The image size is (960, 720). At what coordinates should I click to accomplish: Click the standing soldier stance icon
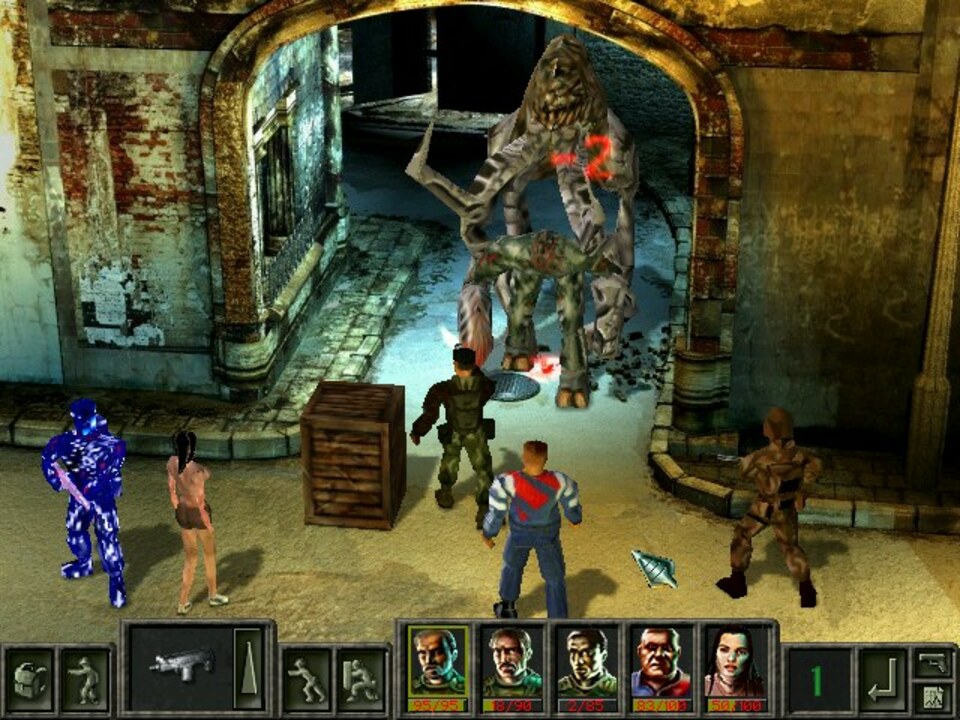[x=84, y=680]
